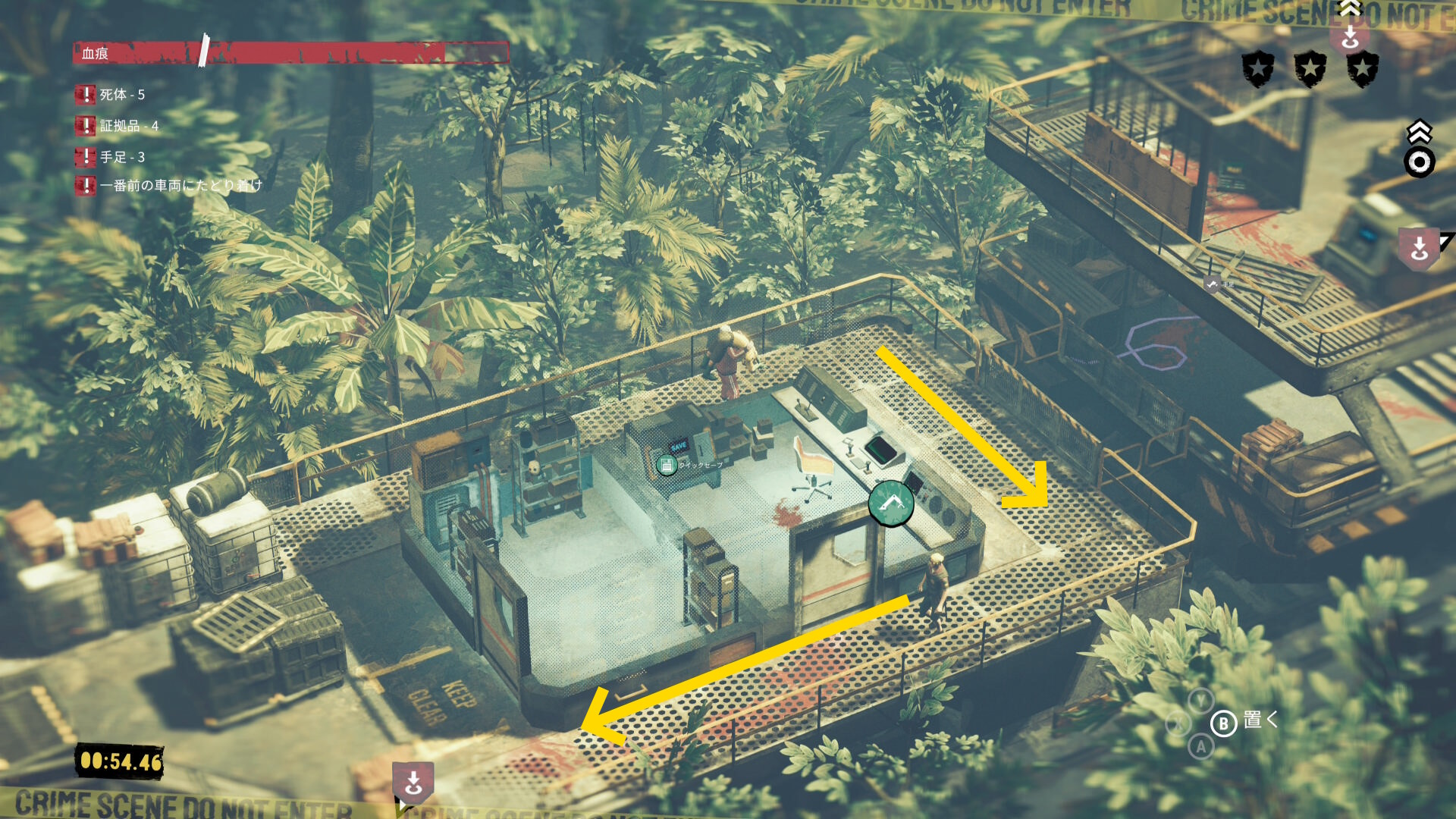Click the white target ring icon
Viewport: 1456px width, 819px height.
click(1419, 162)
